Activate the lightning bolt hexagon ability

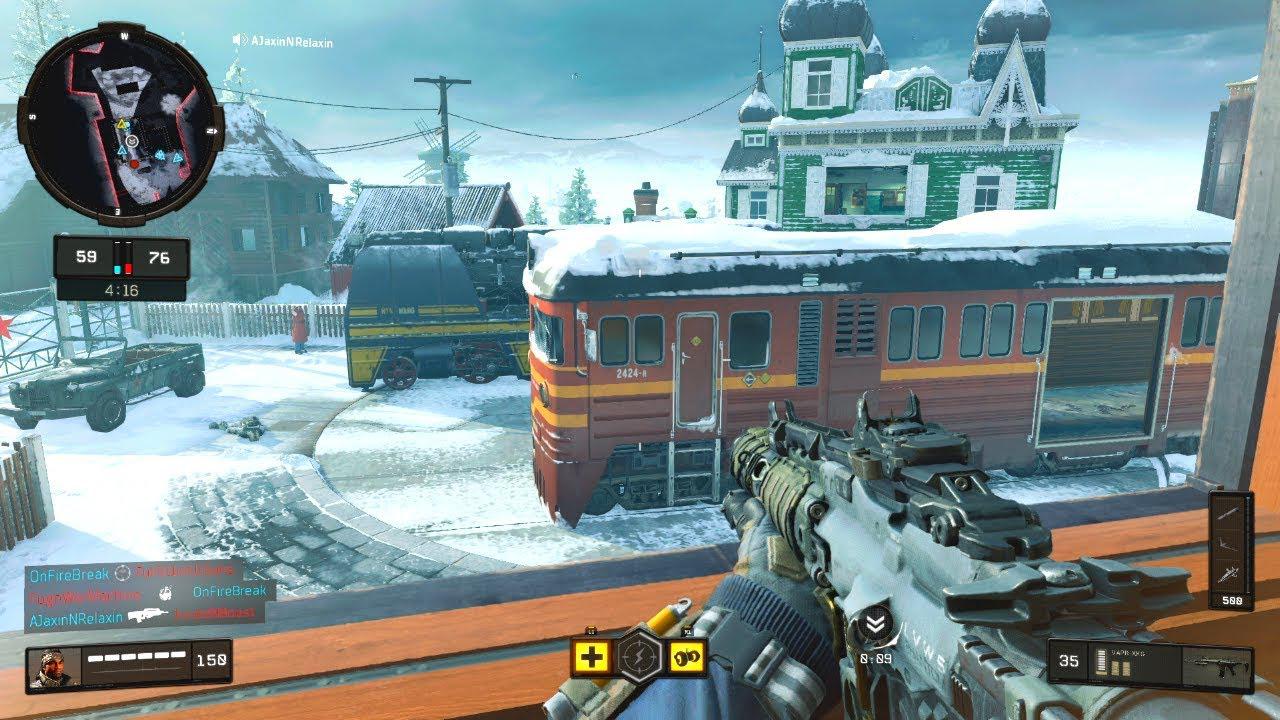(x=638, y=657)
